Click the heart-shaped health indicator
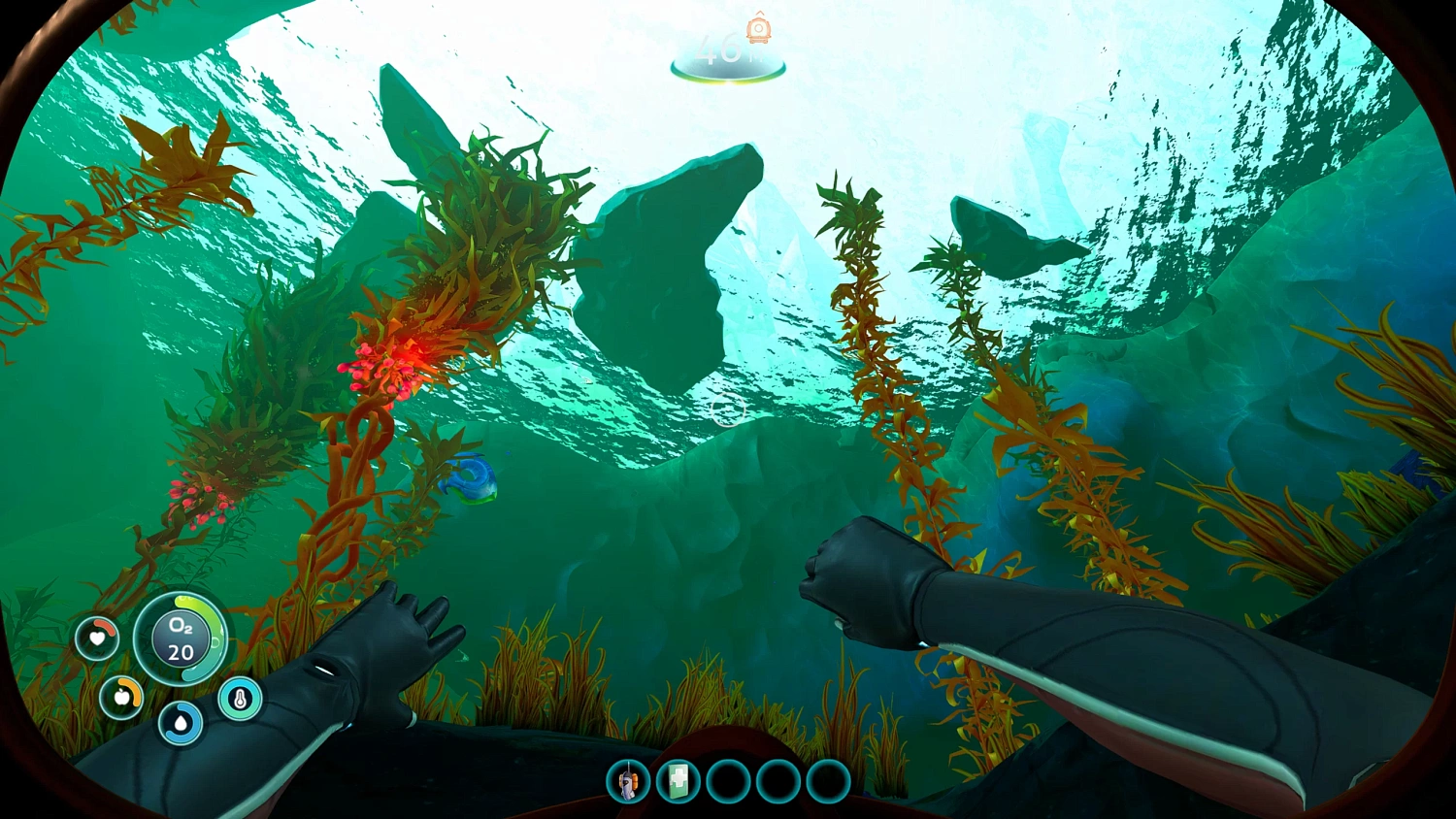The height and width of the screenshot is (819, 1456). [x=97, y=639]
